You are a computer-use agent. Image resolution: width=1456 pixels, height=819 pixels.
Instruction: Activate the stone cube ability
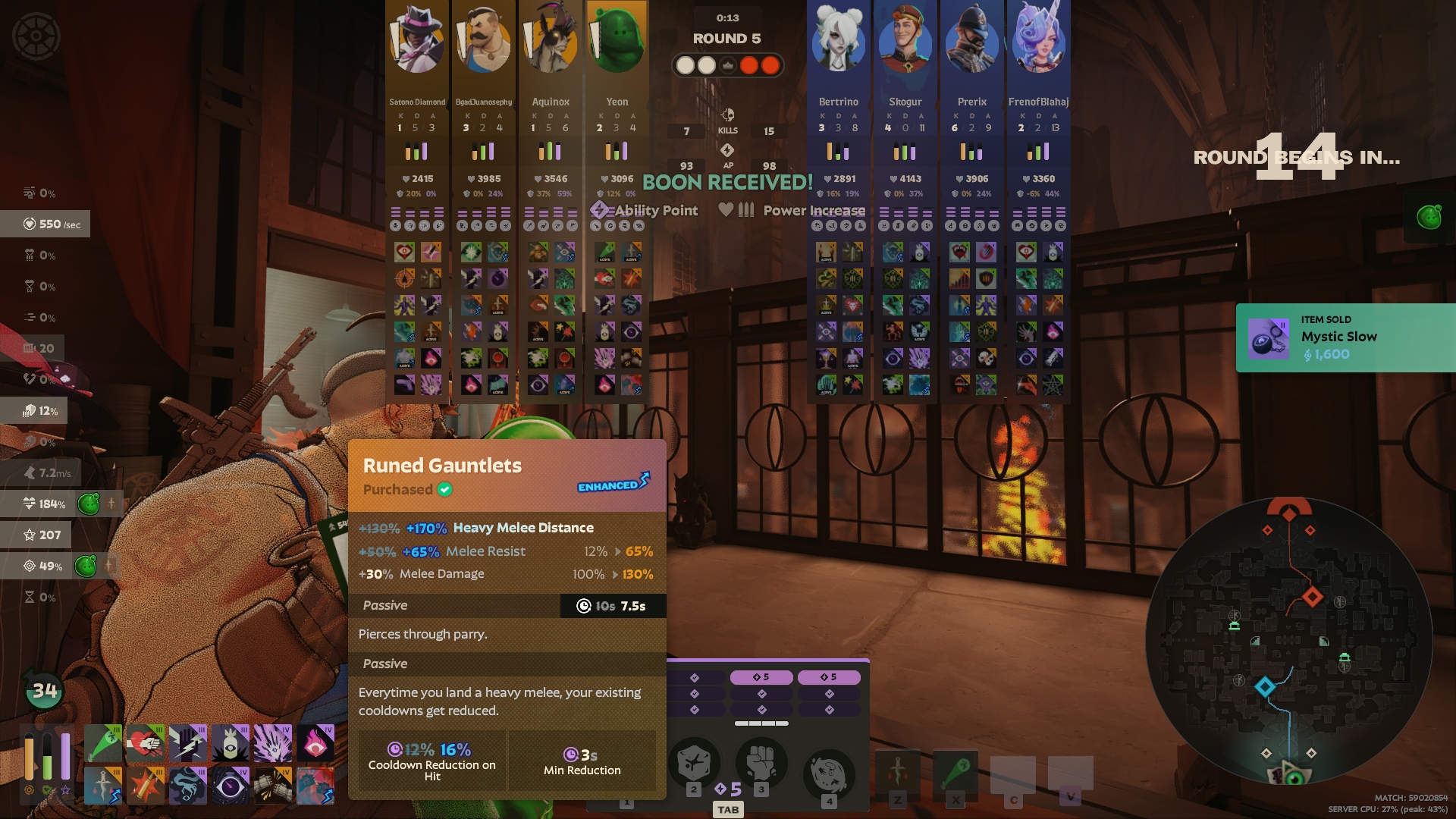pyautogui.click(x=693, y=763)
